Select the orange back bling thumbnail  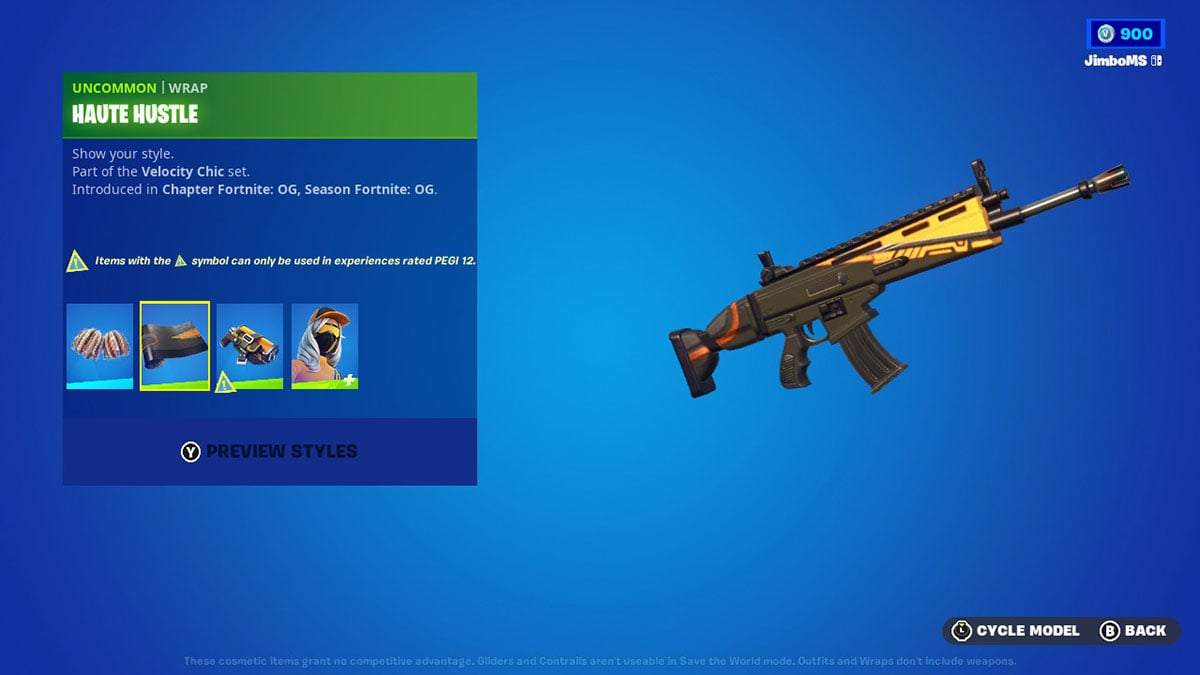click(250, 346)
